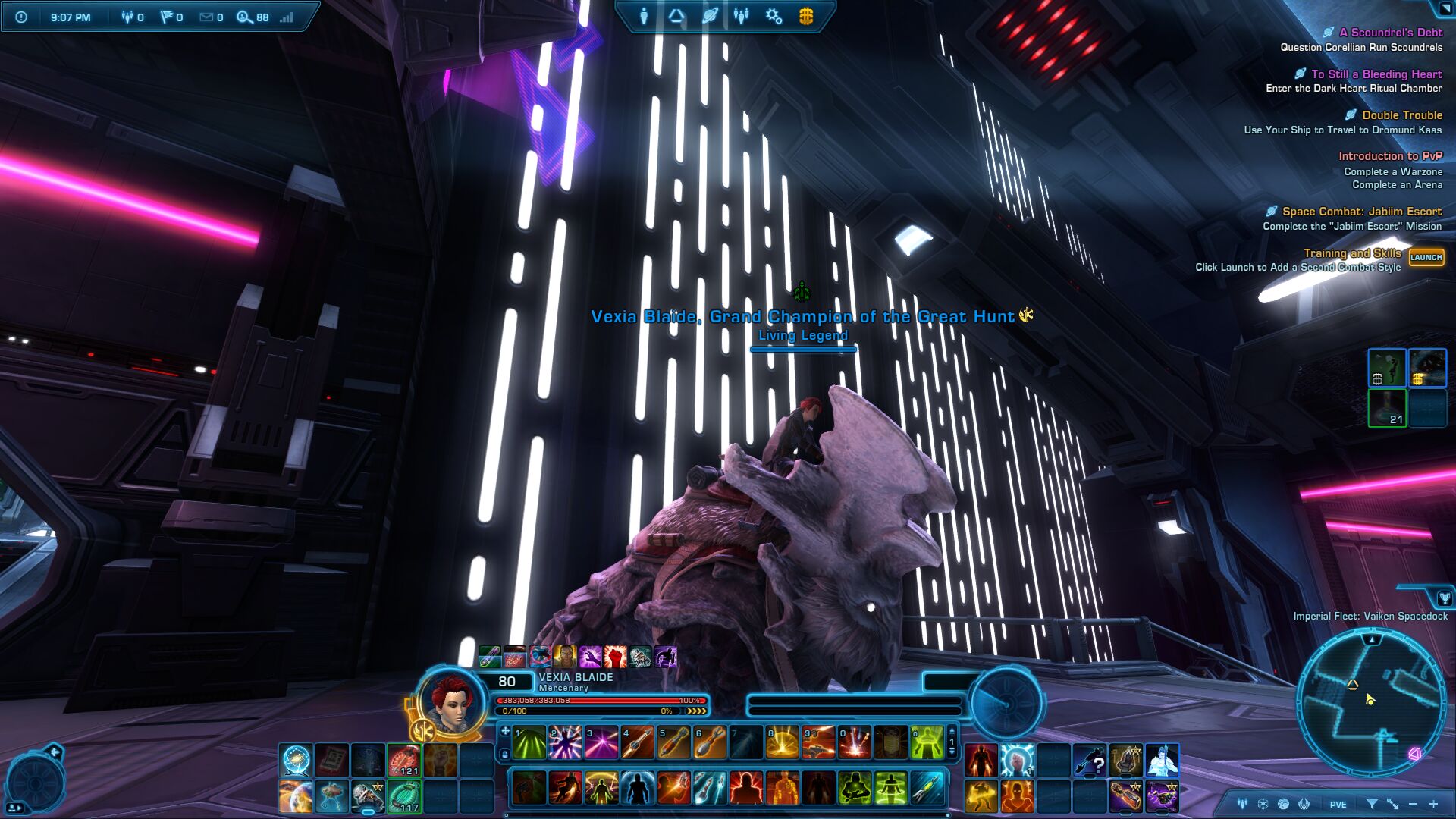Select the A Scoundrel's Debt quest tracker entry
Image resolution: width=1456 pixels, height=819 pixels.
pyautogui.click(x=1390, y=33)
